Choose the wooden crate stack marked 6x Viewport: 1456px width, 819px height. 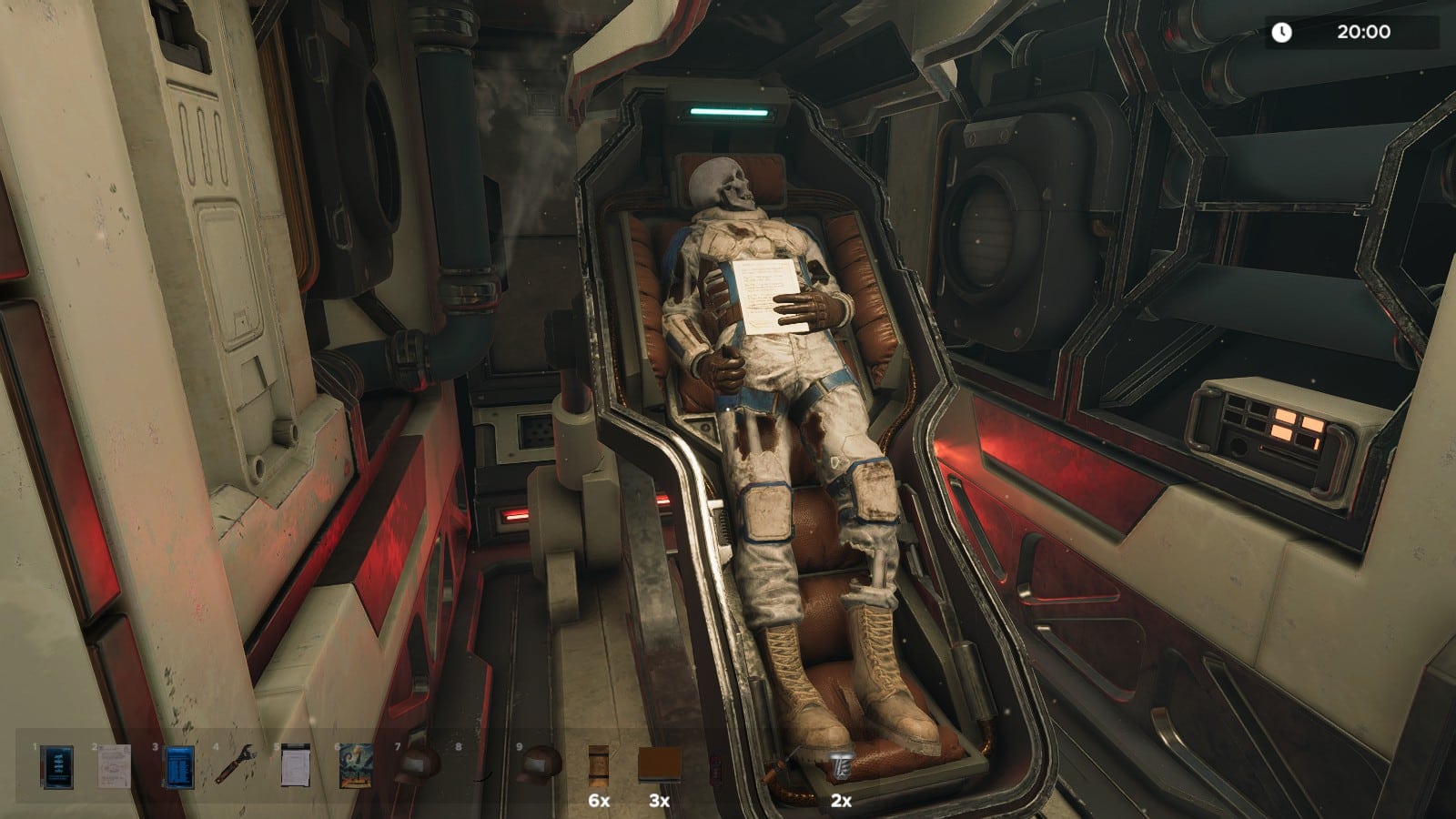[598, 763]
